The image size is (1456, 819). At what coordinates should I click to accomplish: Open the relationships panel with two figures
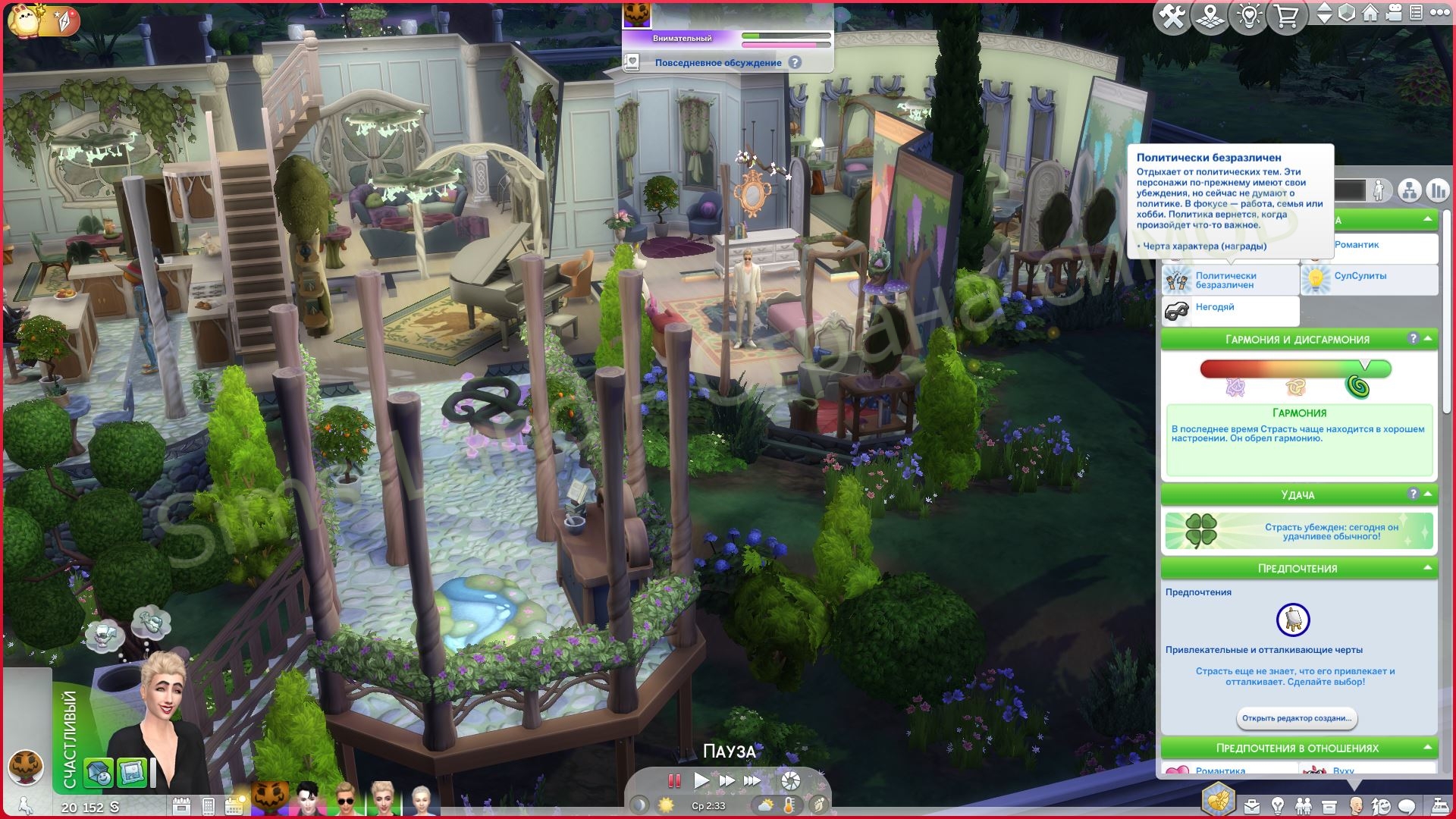pos(1303,805)
